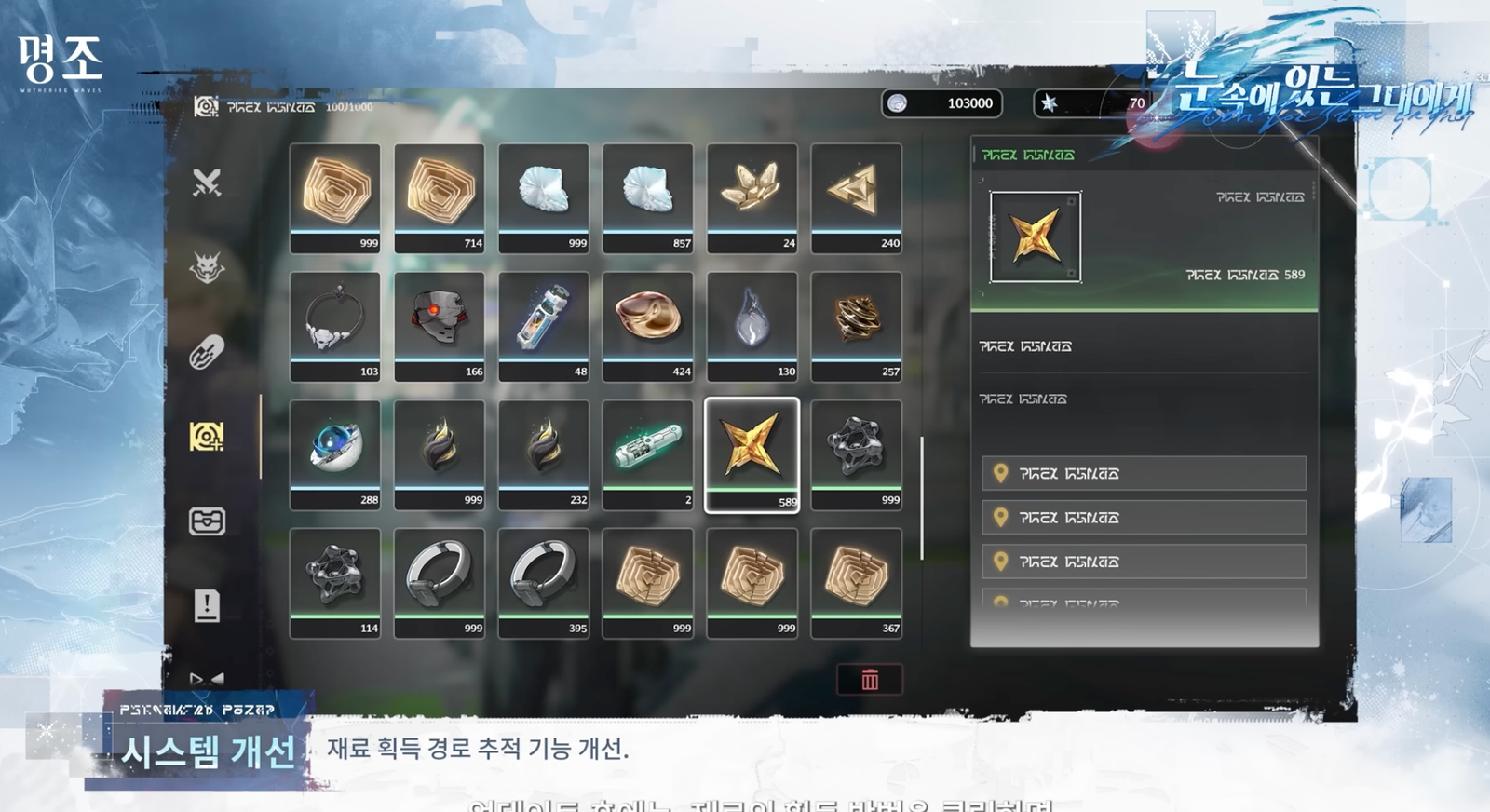Switch to the exclamation mark quest items tab
This screenshot has width=1490, height=812.
(207, 605)
